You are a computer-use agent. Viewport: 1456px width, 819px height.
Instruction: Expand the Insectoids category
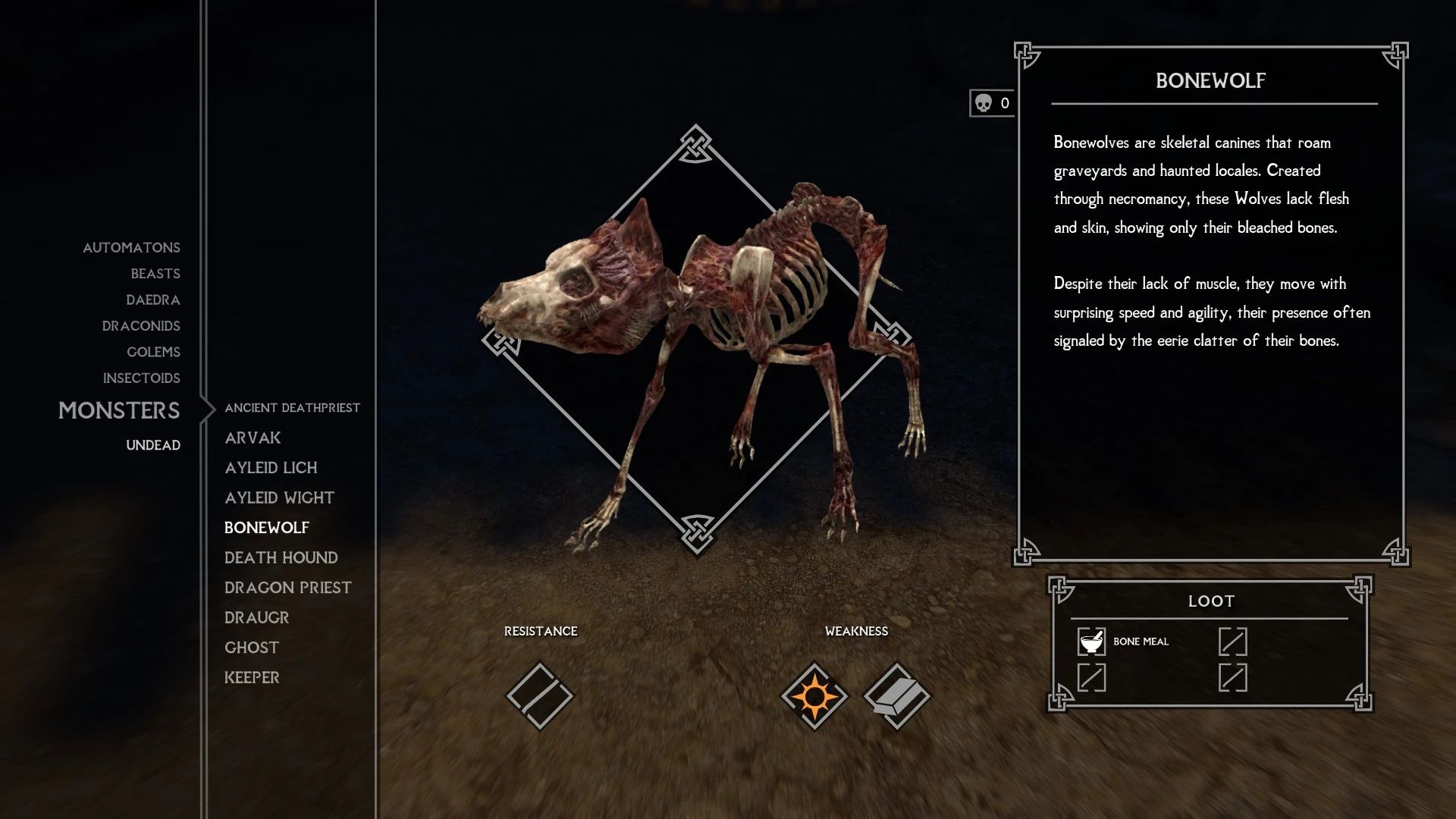tap(142, 378)
